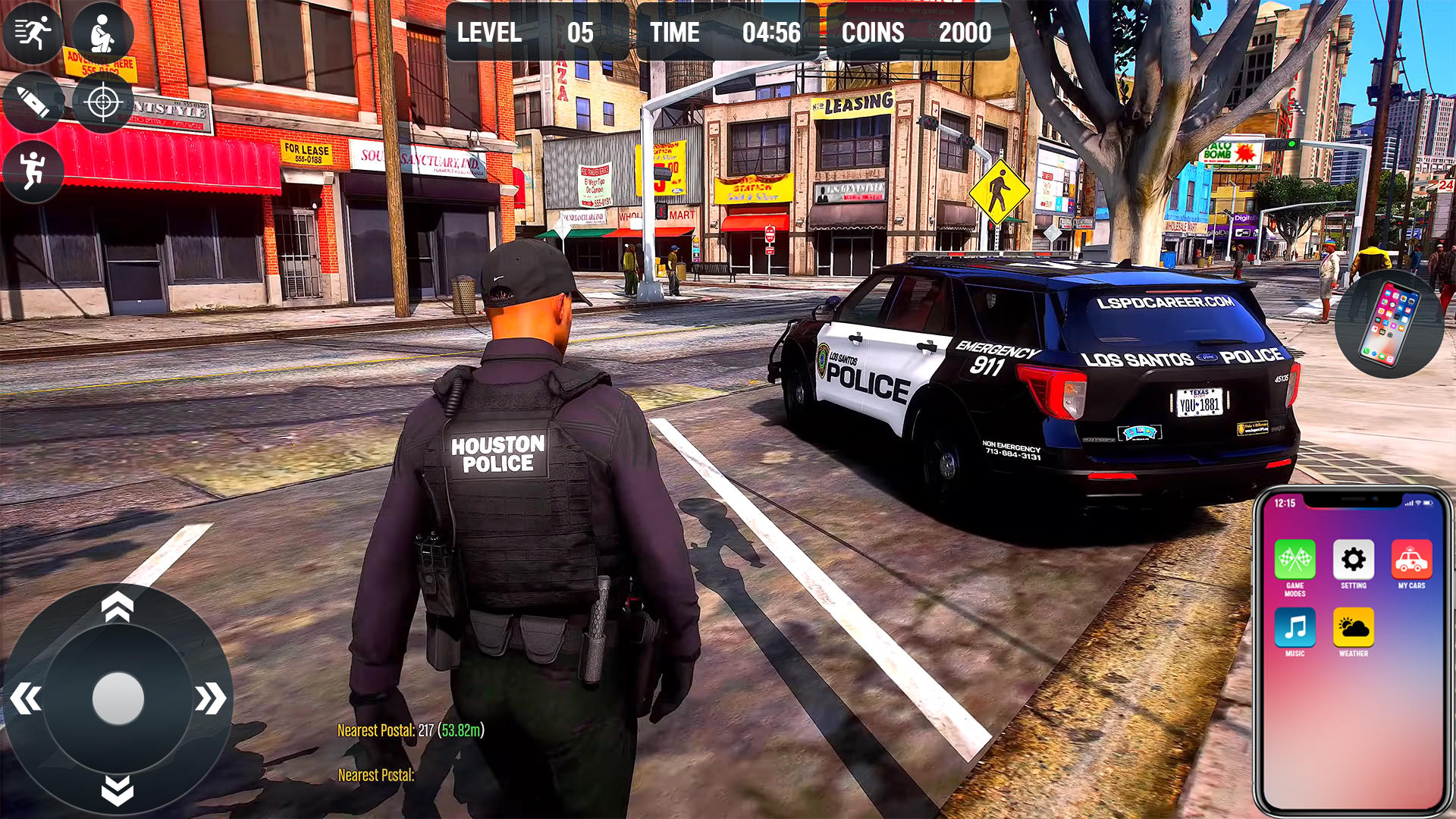Screen dimensions: 1456x819
Task: Toggle the crosshair aim button
Action: (103, 102)
